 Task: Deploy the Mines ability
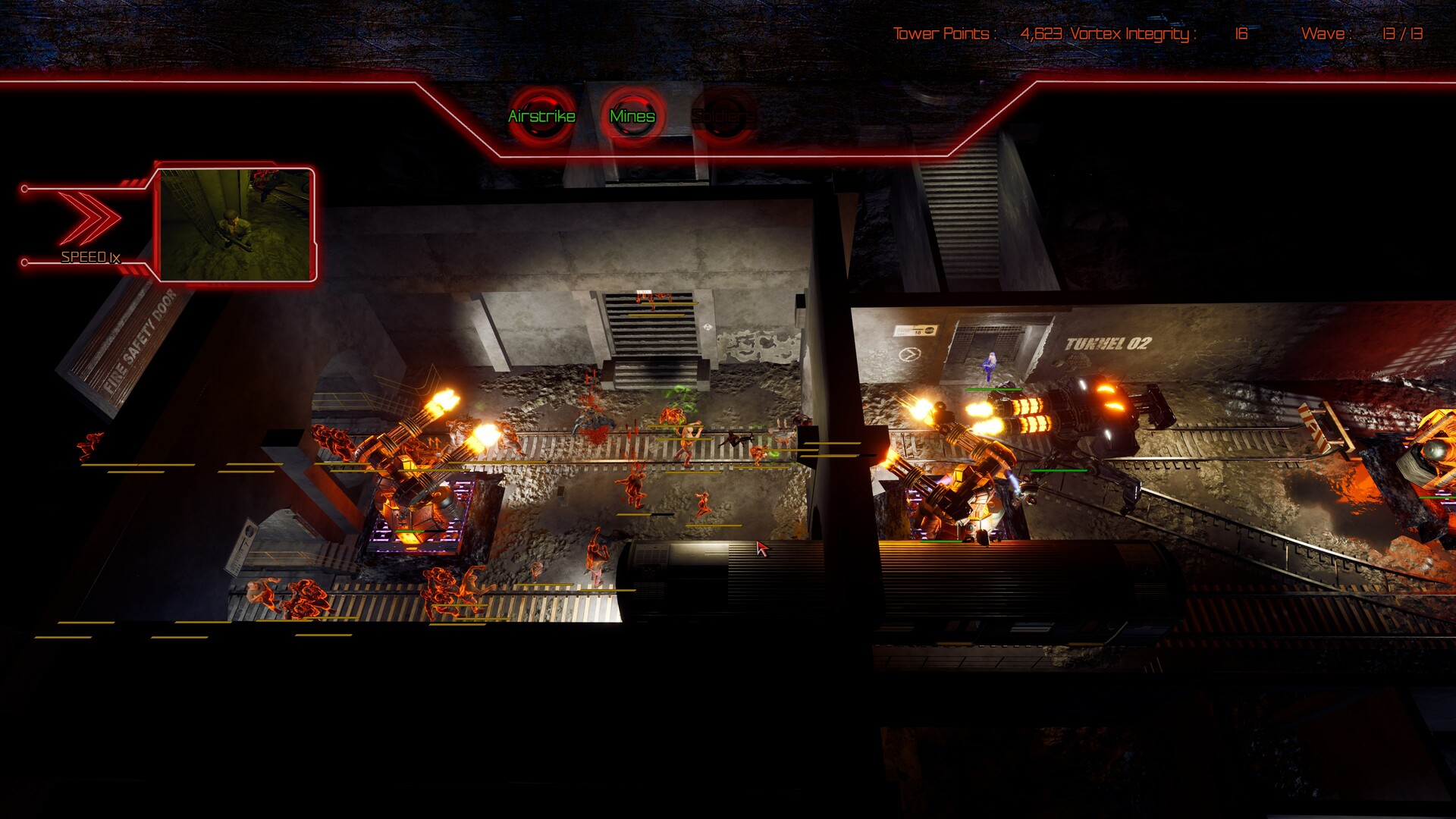click(x=632, y=116)
